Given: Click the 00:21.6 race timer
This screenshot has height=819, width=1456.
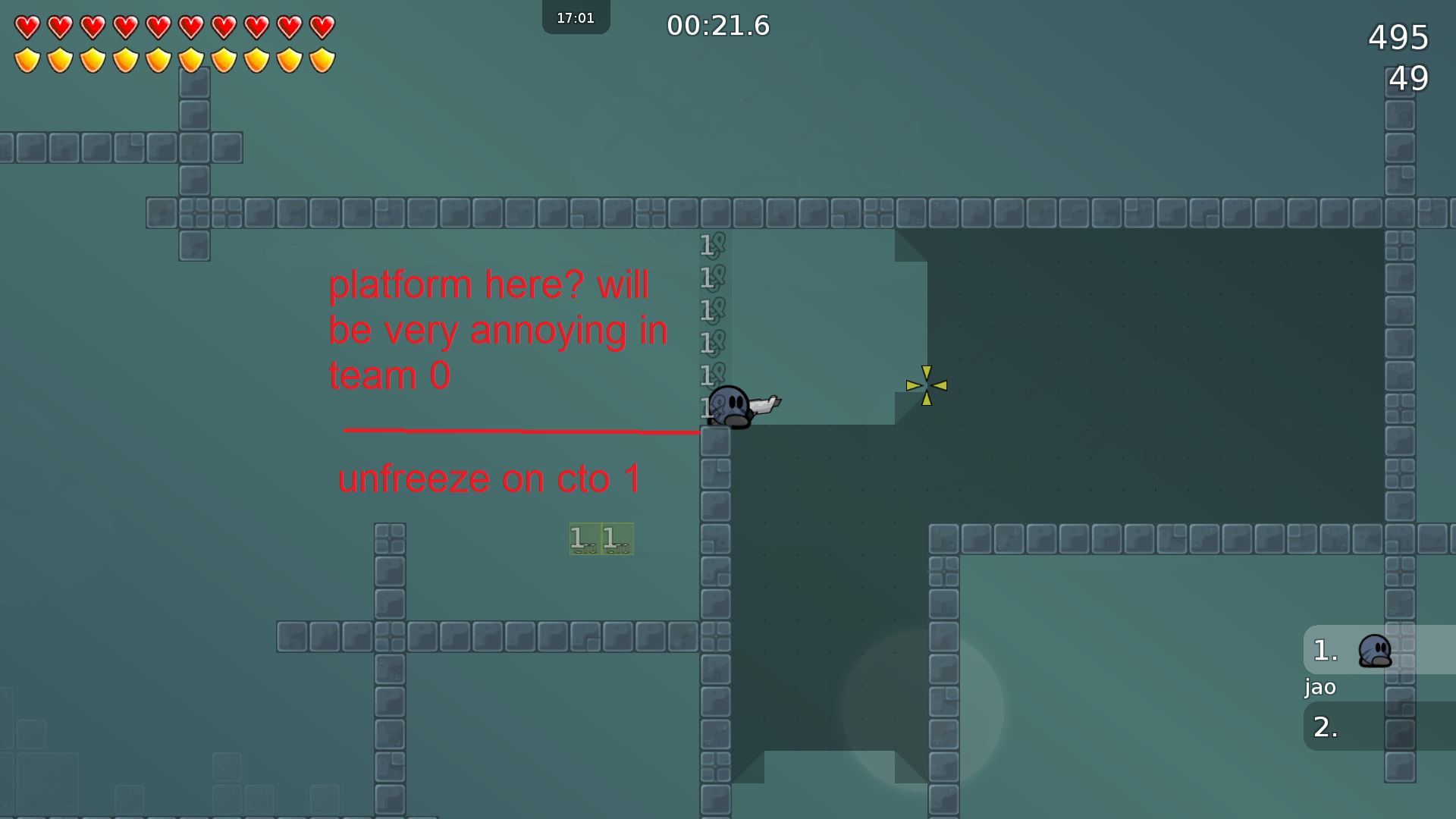Looking at the screenshot, I should tap(717, 26).
